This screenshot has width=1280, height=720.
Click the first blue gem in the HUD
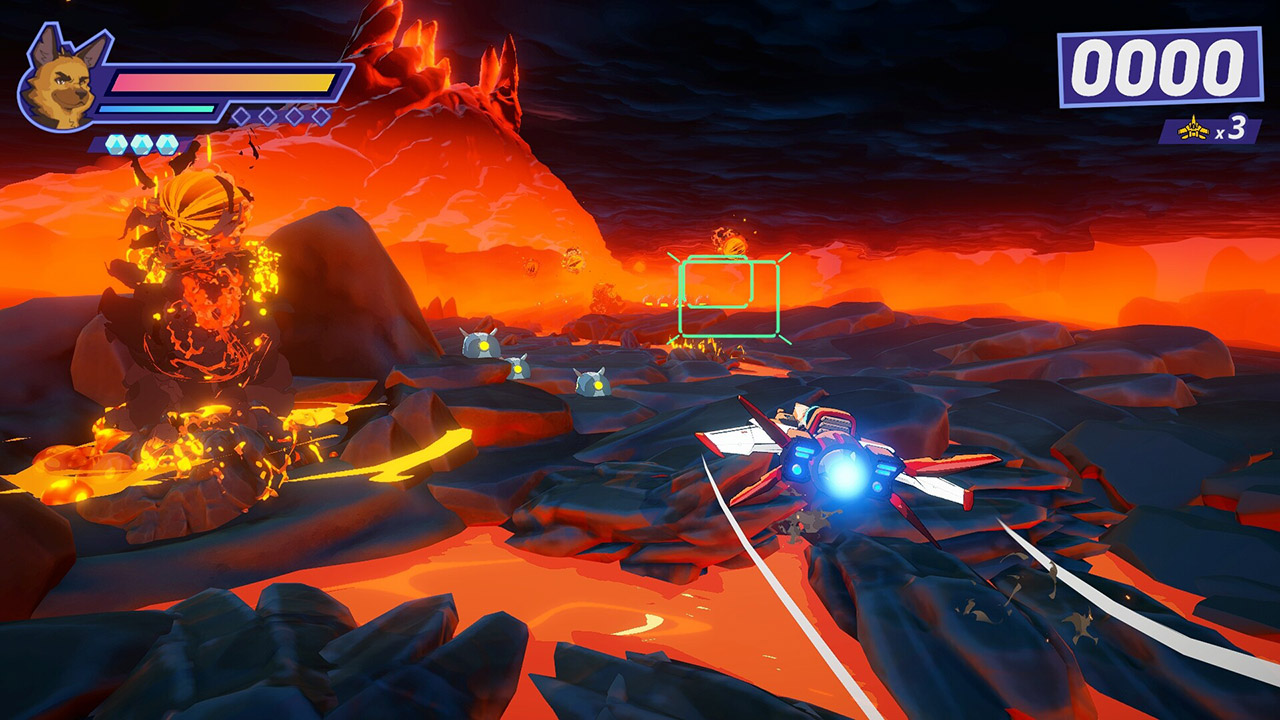pyautogui.click(x=115, y=142)
